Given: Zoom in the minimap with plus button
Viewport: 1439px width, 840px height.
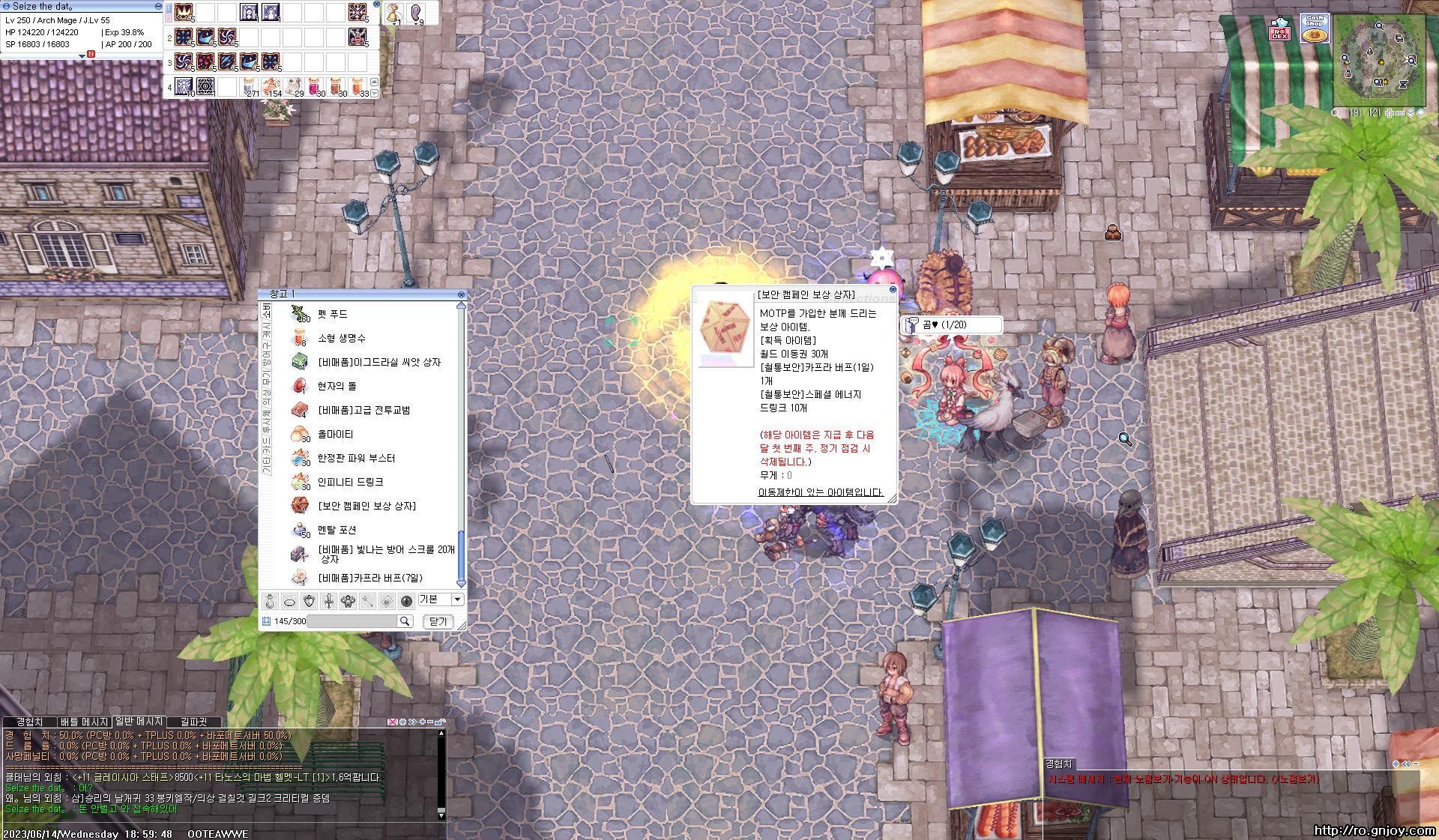Looking at the screenshot, I should click(1390, 113).
